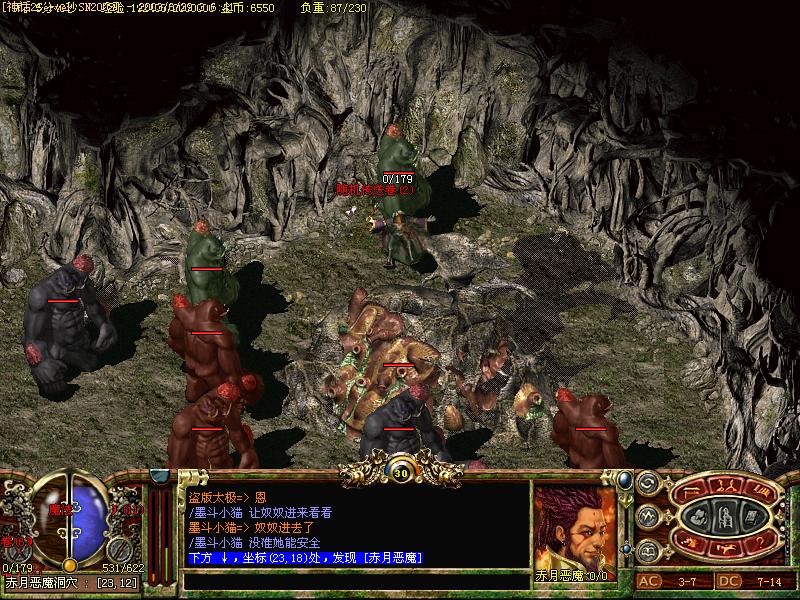This screenshot has width=800, height=600.
Task: Open the seated figure character button
Action: pyautogui.click(x=726, y=517)
